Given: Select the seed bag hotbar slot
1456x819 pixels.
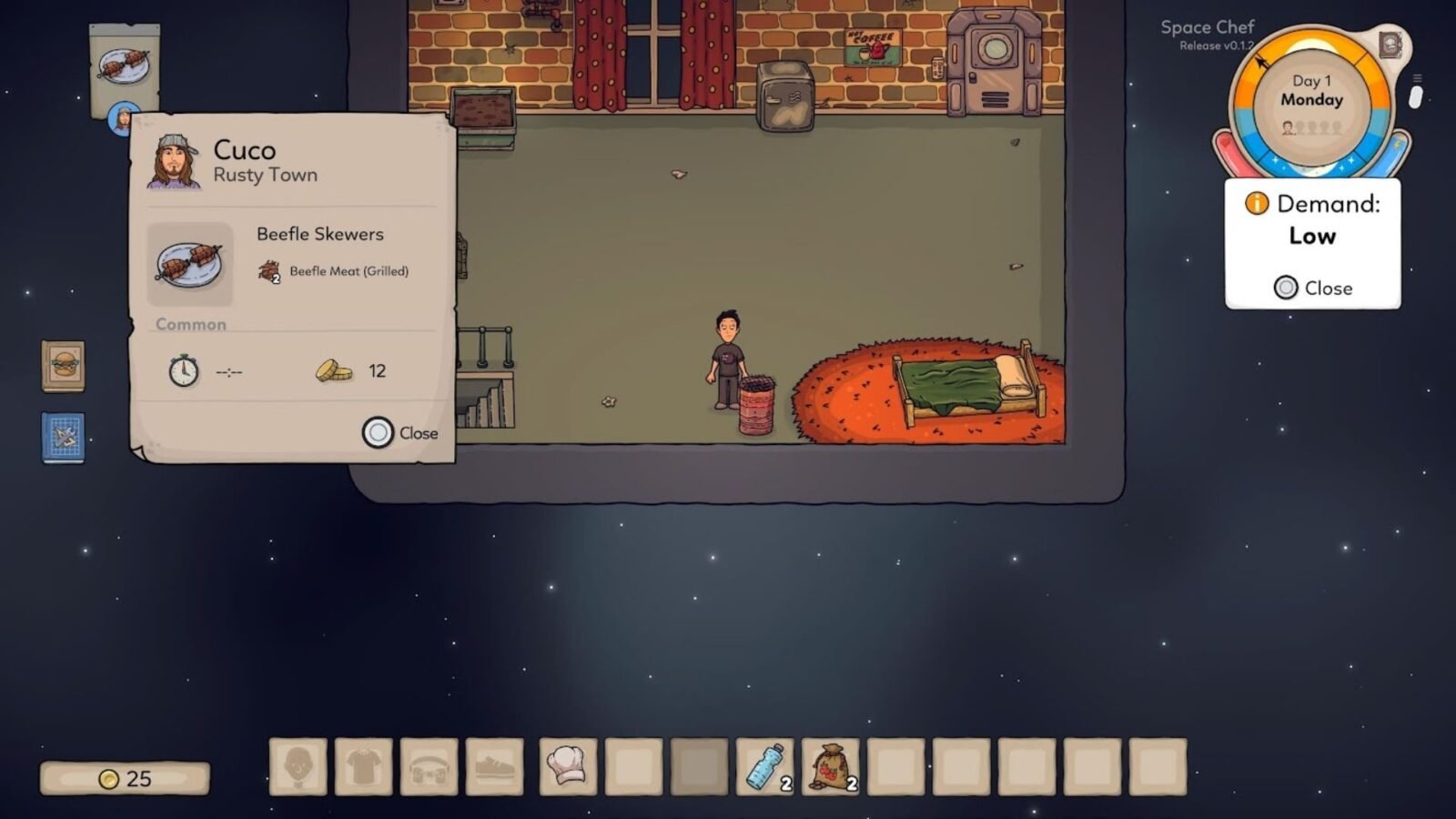Looking at the screenshot, I should pos(830,766).
